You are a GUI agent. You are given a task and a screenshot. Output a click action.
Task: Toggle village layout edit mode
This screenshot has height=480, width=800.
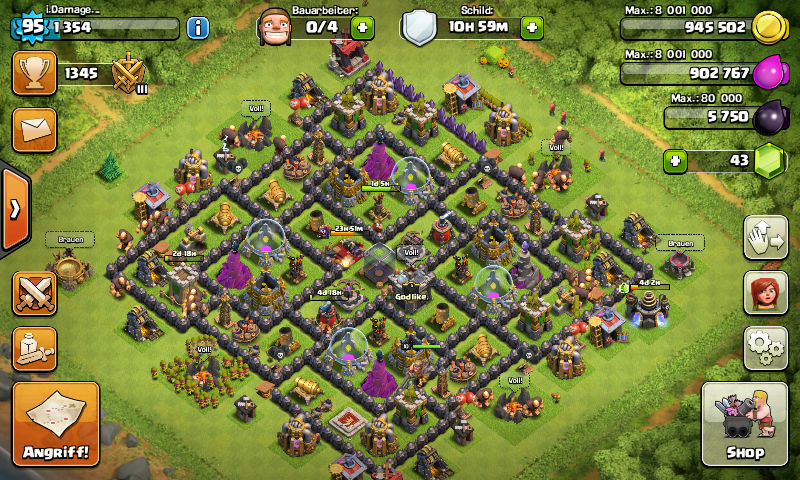tap(765, 236)
